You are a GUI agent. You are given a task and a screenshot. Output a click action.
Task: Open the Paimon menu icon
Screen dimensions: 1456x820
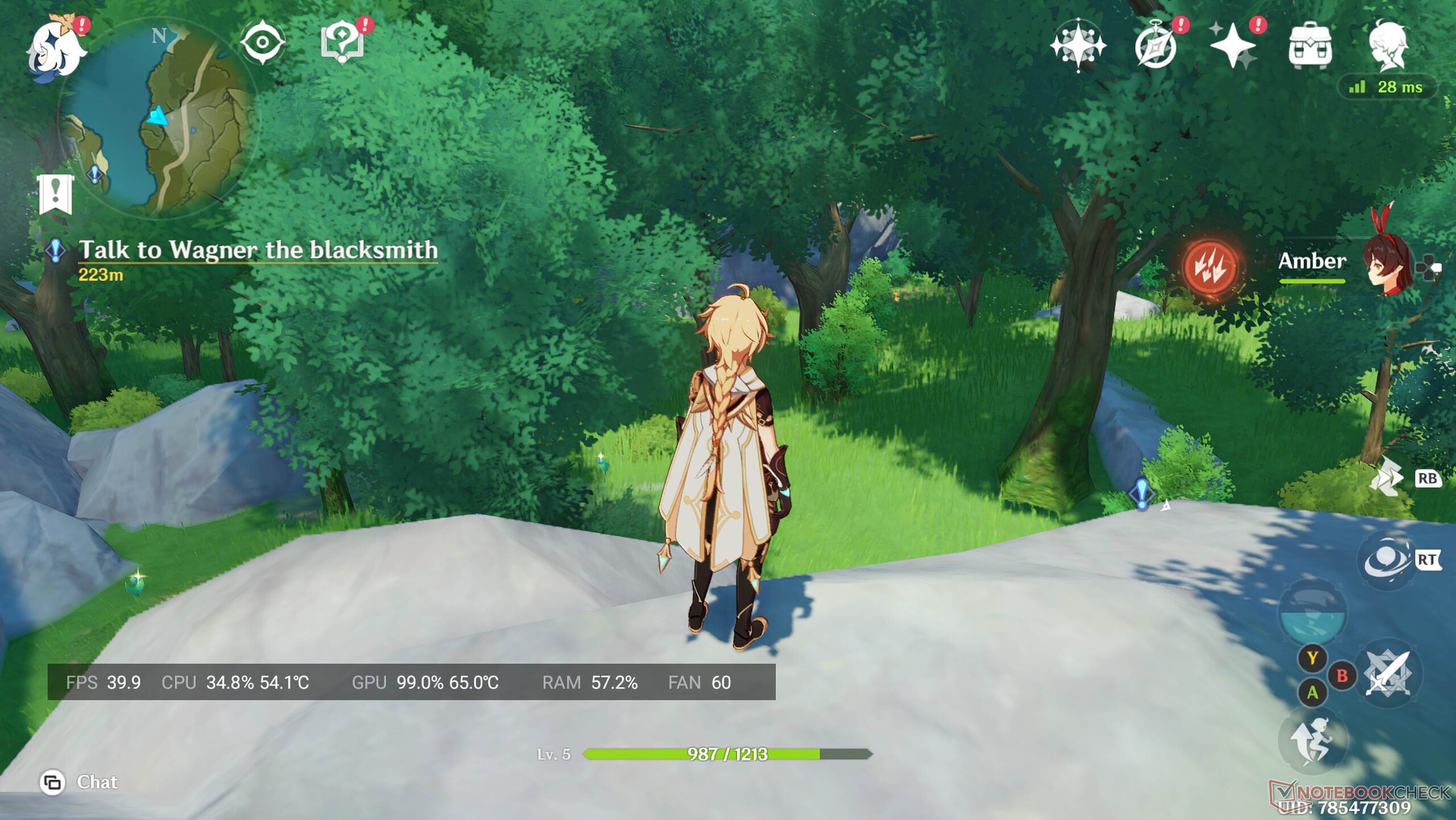click(55, 51)
